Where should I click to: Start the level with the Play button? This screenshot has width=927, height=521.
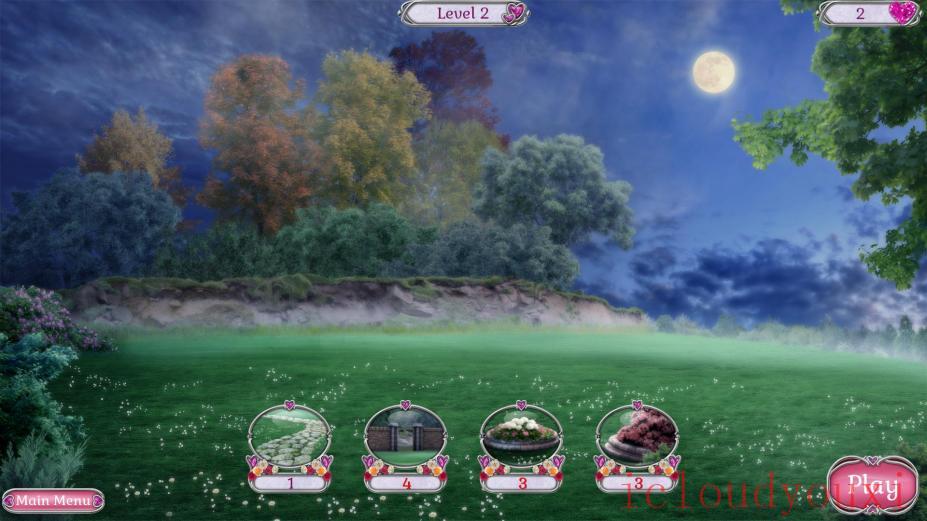(x=865, y=485)
